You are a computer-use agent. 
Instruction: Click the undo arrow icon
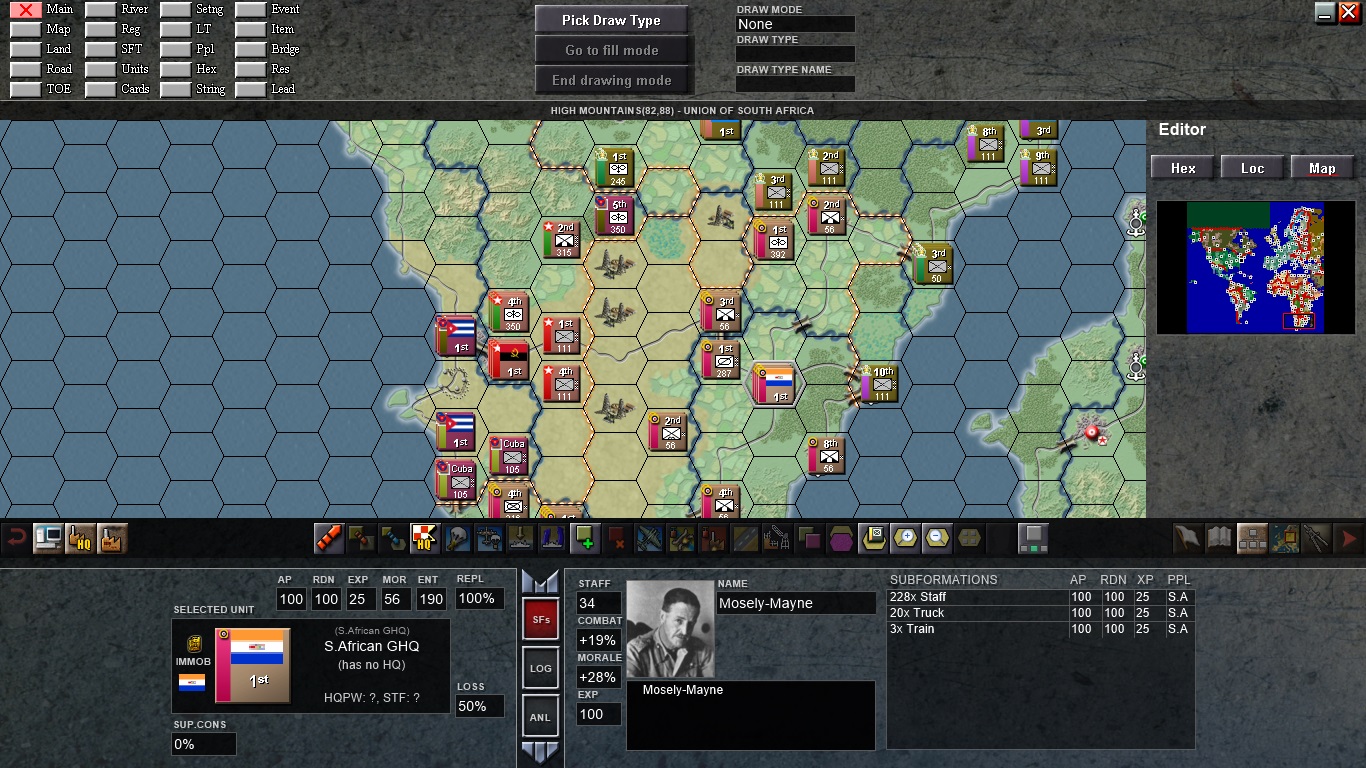click(14, 537)
